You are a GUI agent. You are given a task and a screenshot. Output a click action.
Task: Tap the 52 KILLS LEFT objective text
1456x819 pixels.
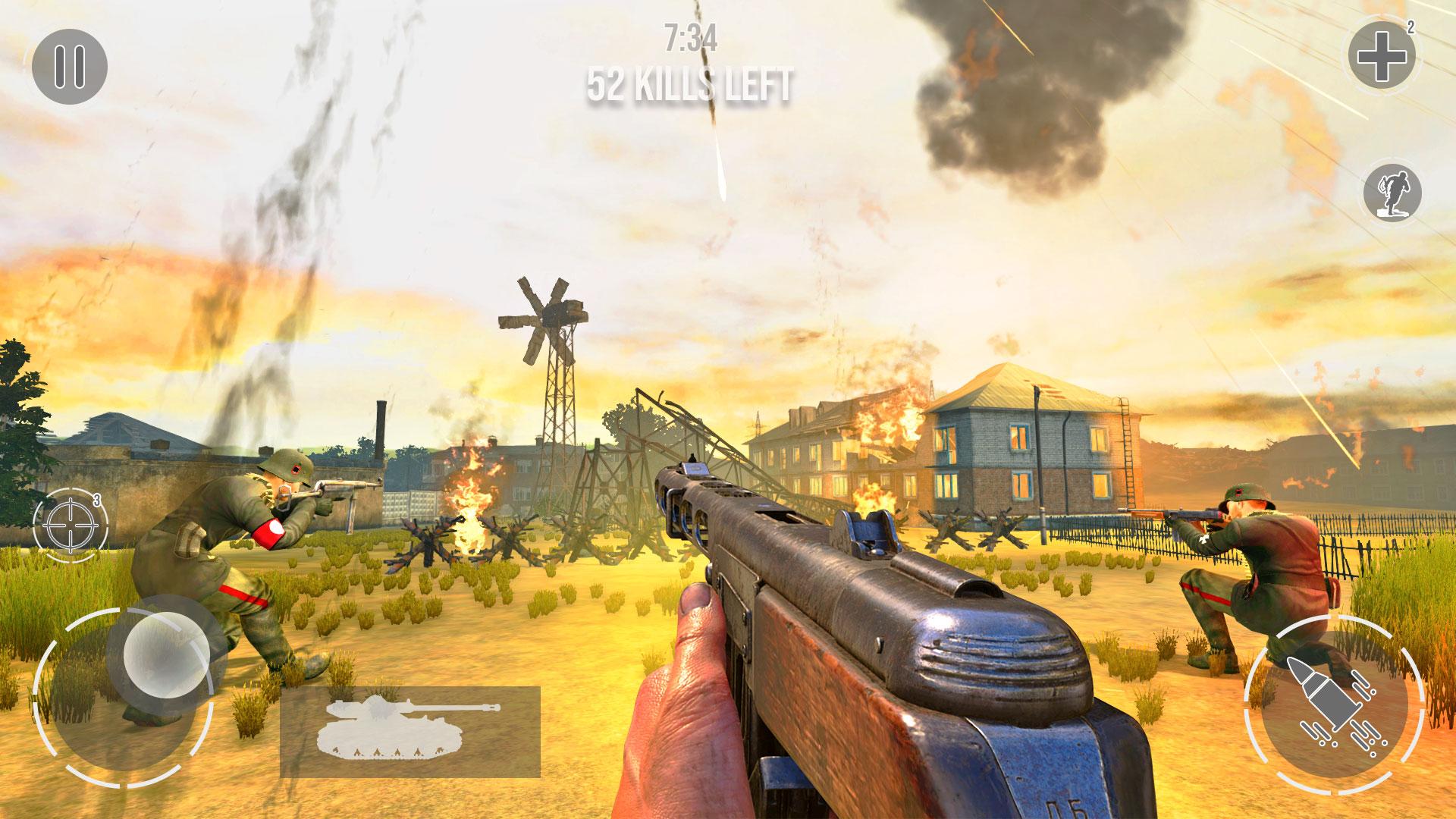point(691,83)
